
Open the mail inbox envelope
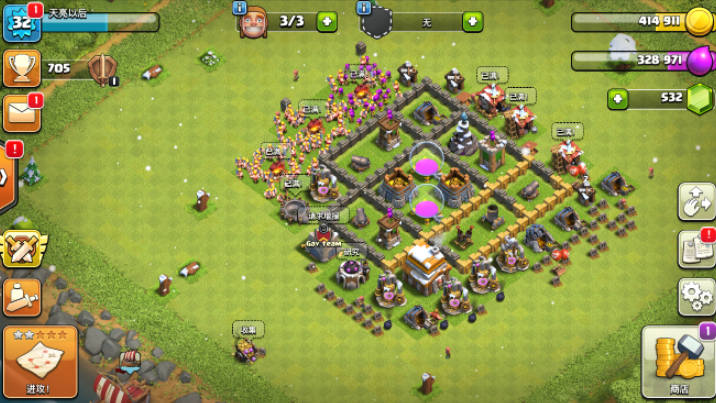point(20,113)
